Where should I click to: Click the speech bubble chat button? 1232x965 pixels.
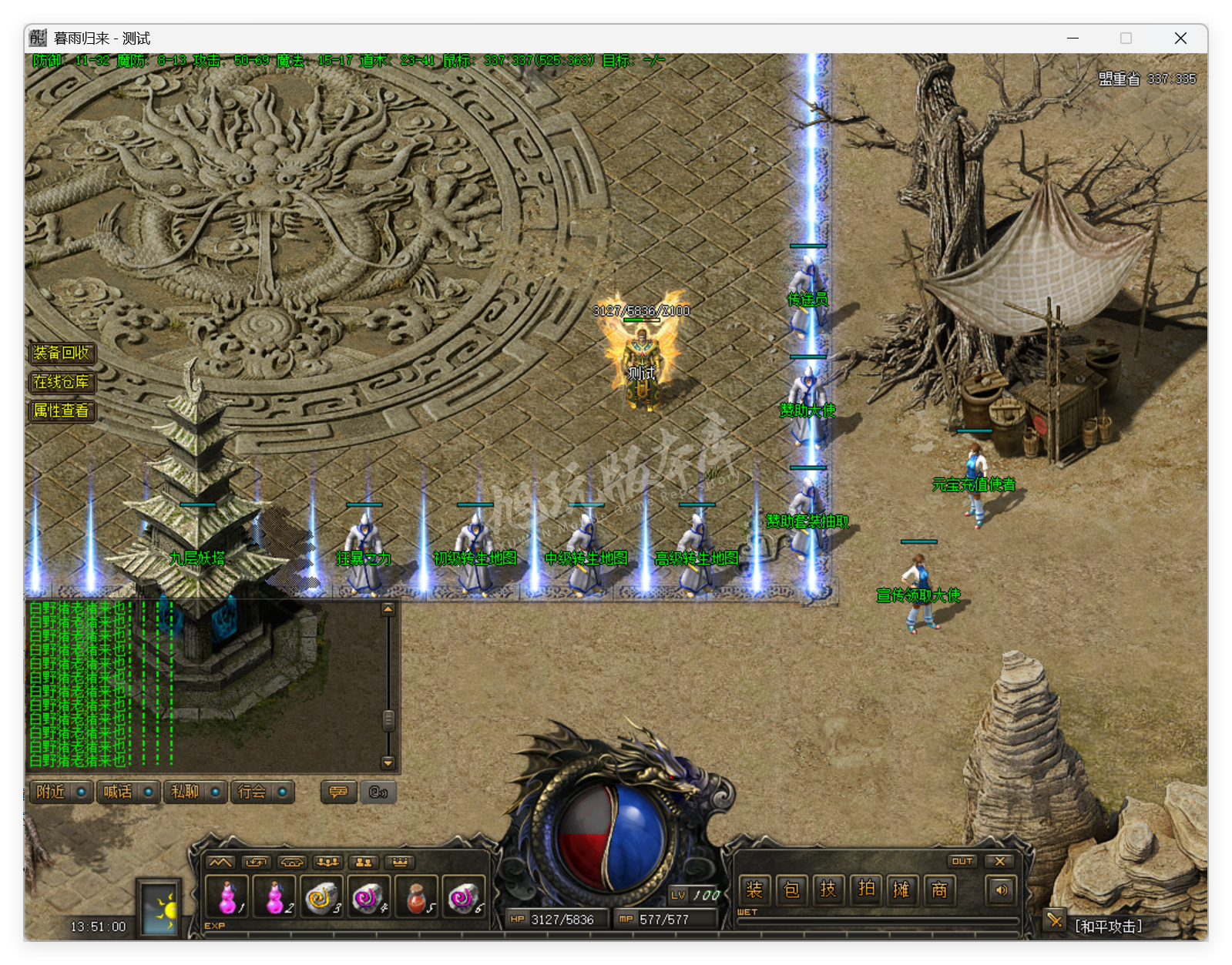click(338, 792)
